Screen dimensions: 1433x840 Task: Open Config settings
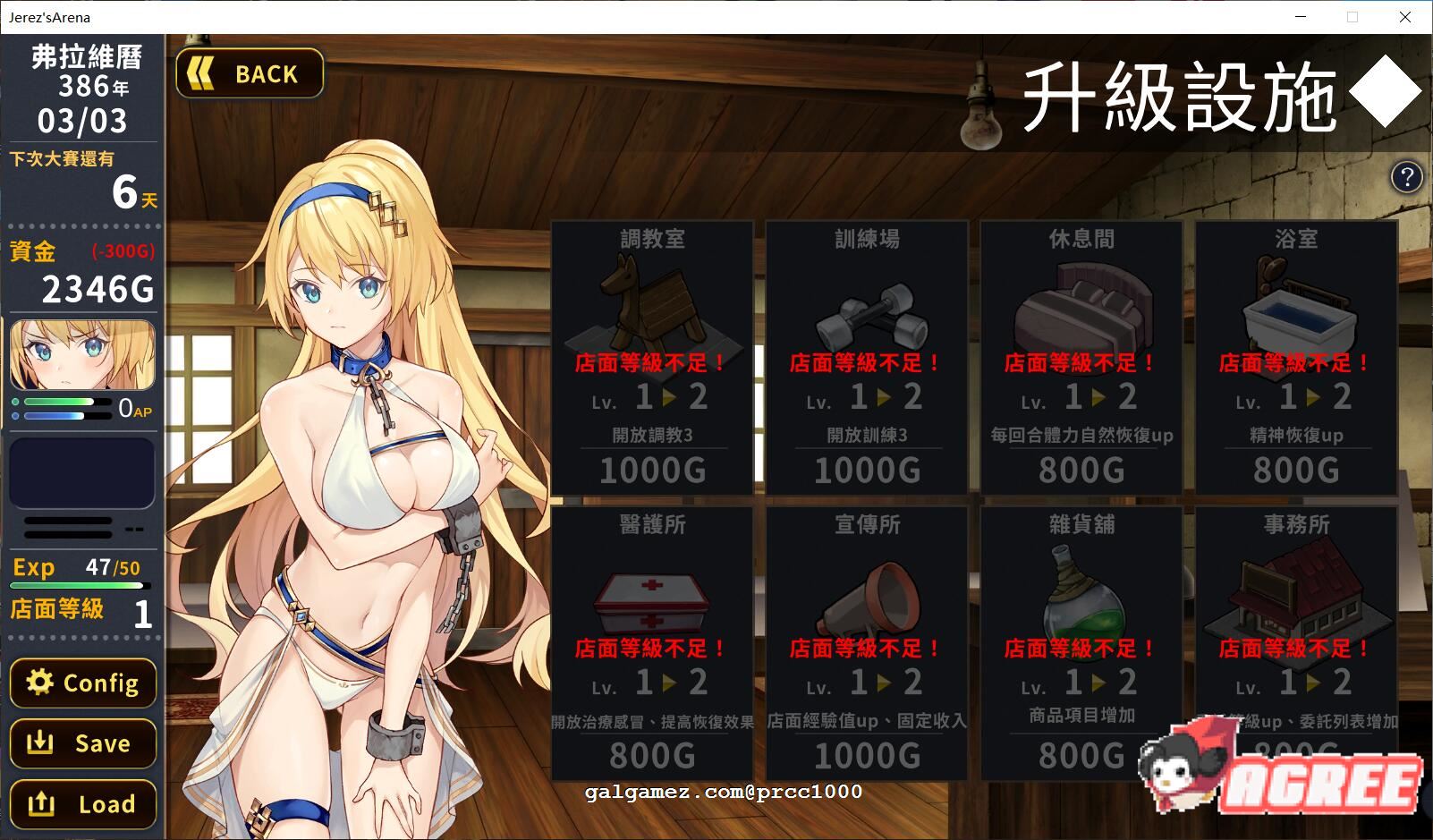pos(83,683)
